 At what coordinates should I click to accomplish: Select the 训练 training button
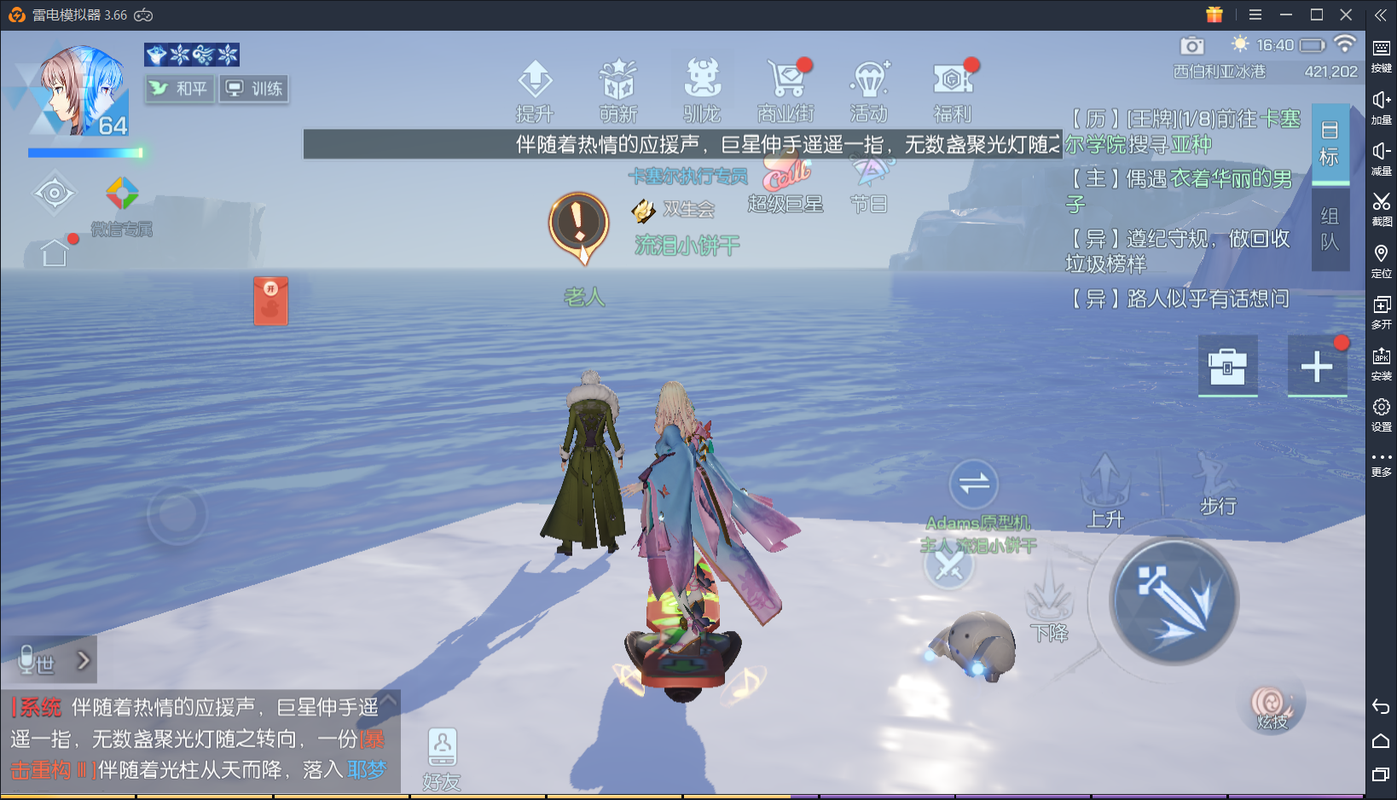pyautogui.click(x=253, y=89)
